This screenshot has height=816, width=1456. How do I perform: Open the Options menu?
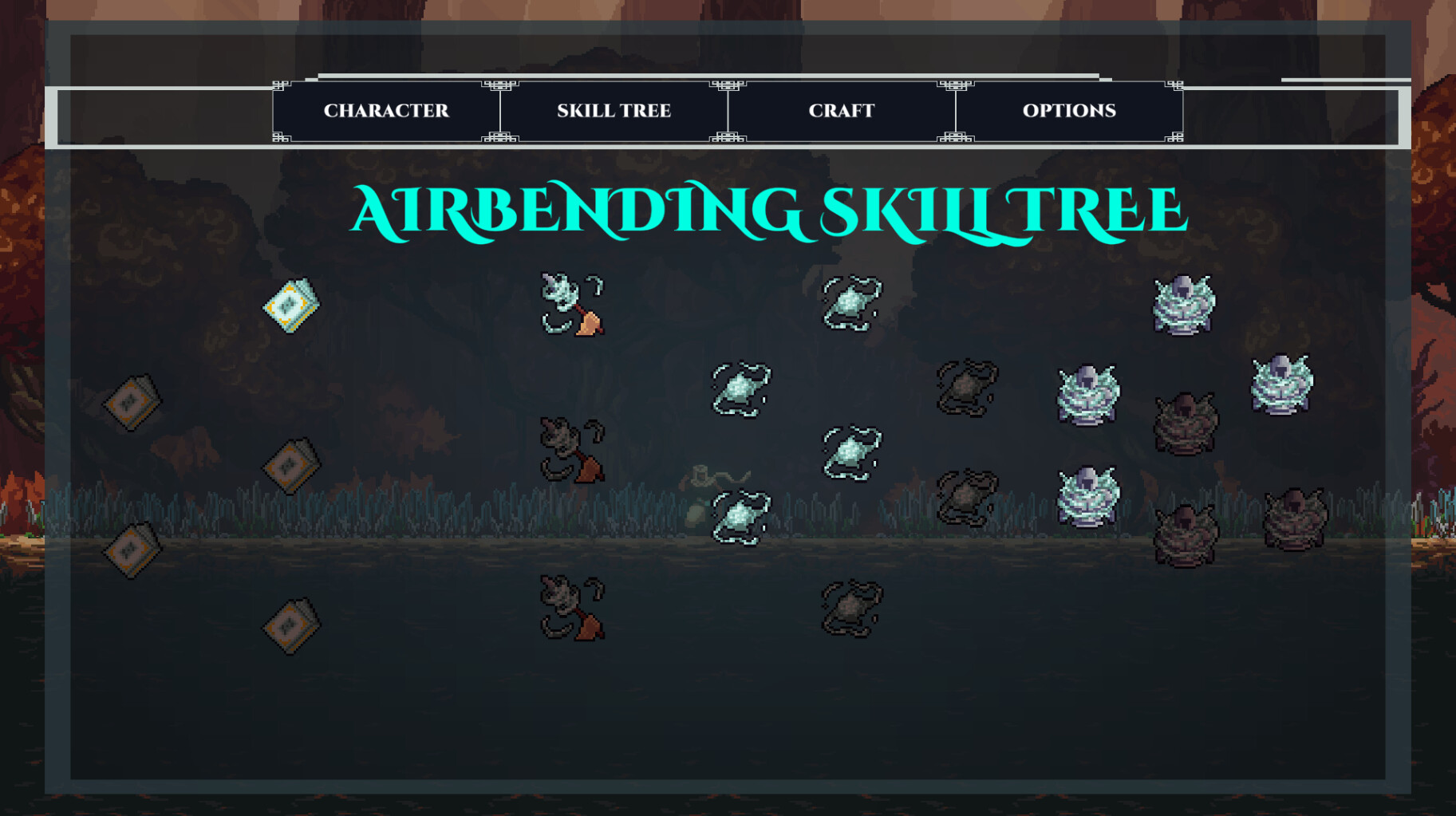(x=1069, y=111)
